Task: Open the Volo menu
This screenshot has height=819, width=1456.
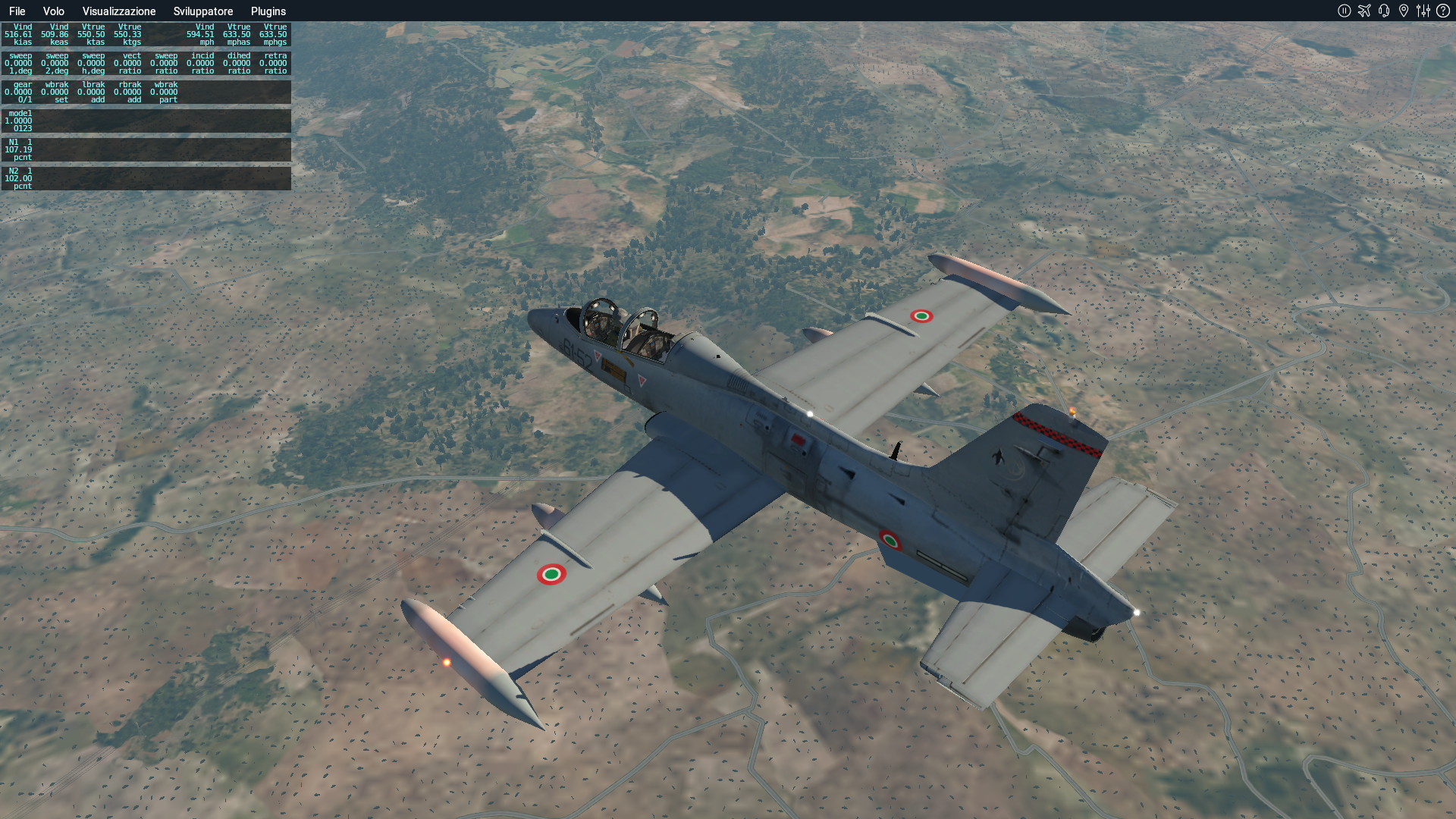Action: click(53, 11)
